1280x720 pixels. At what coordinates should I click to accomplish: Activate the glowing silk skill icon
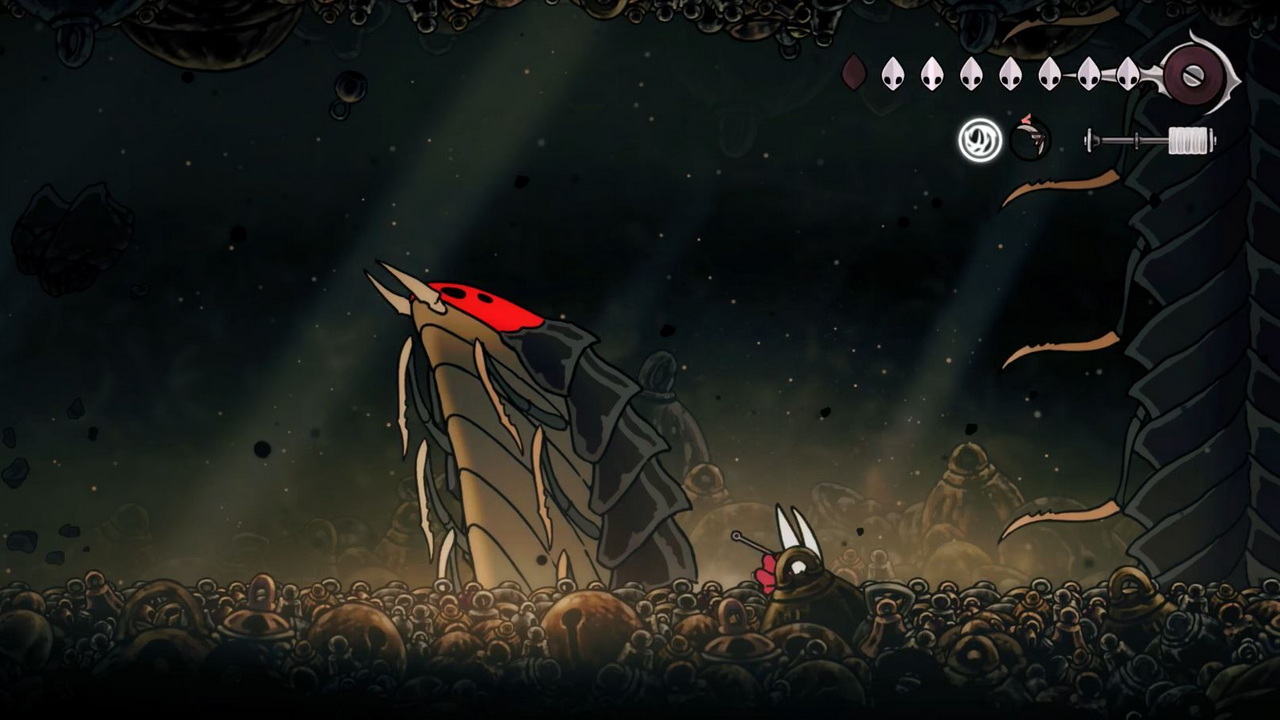pos(980,140)
